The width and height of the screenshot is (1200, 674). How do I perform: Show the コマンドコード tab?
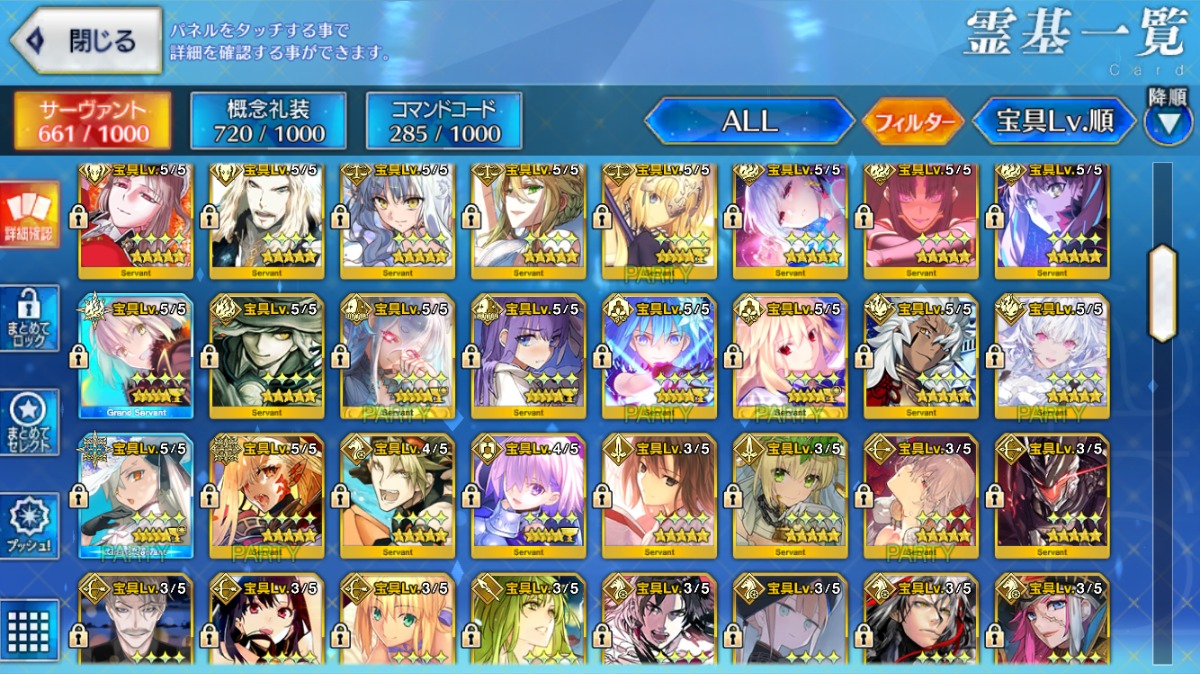point(444,121)
